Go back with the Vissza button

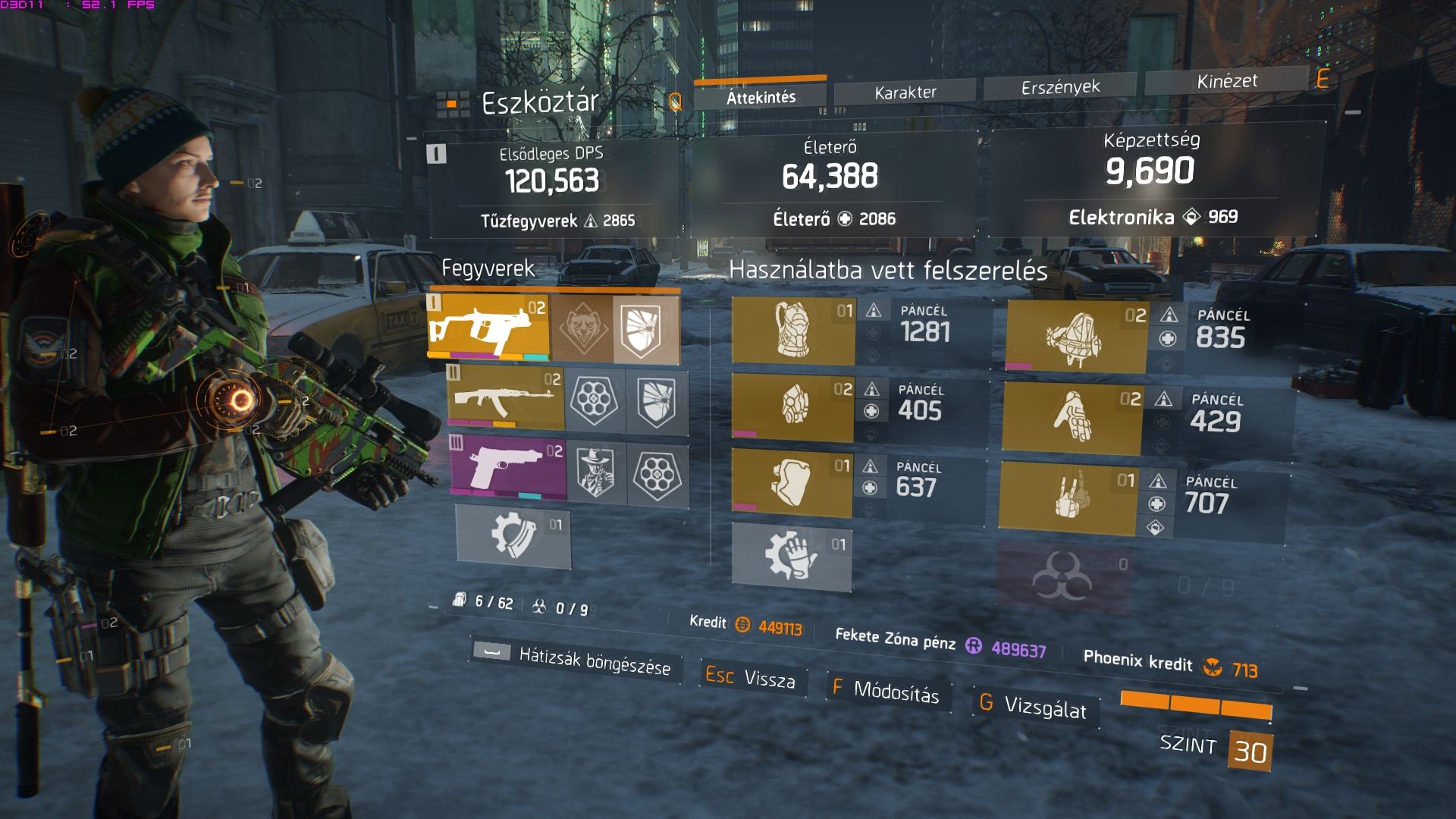click(751, 677)
